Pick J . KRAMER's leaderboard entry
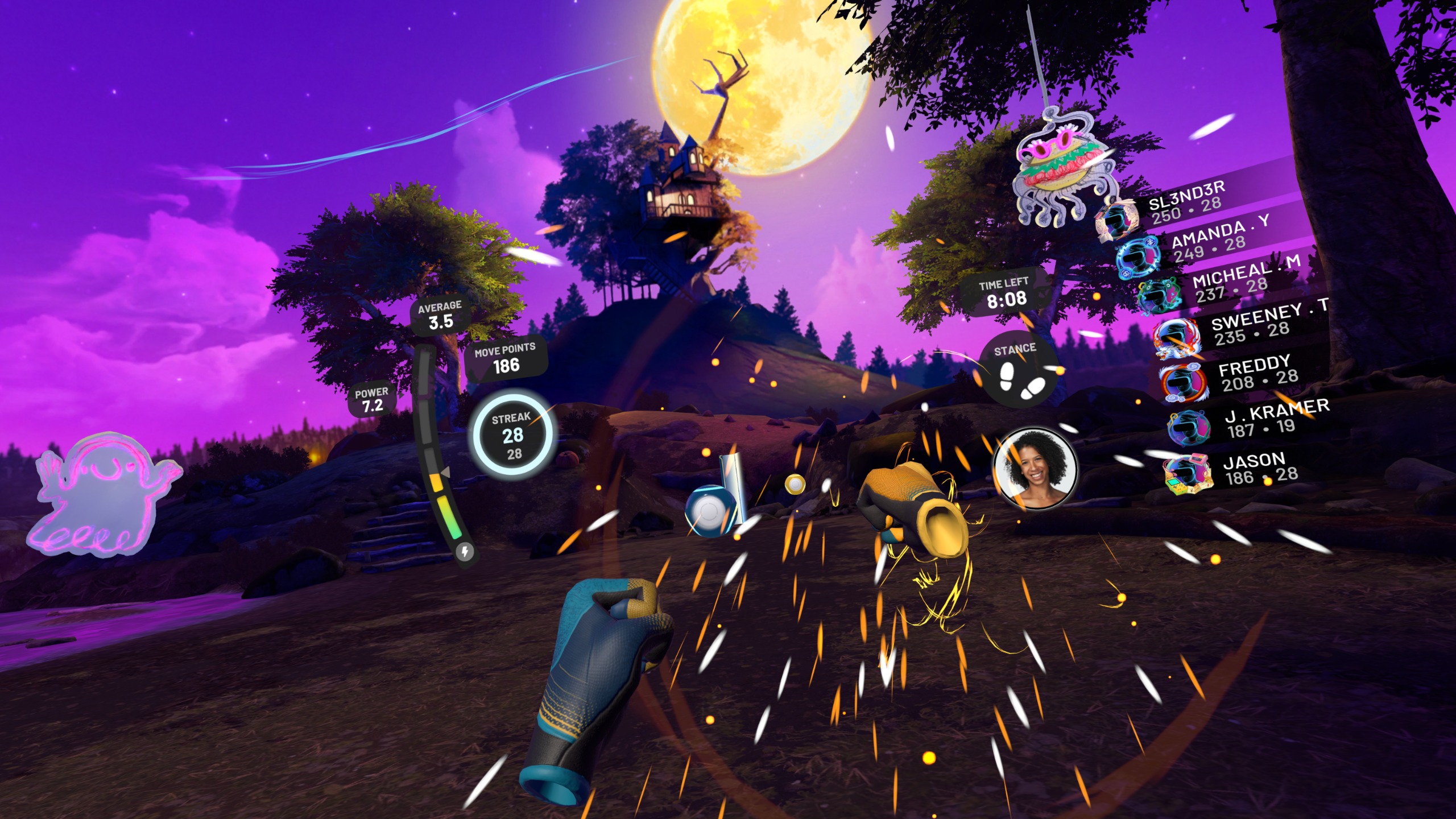Viewport: 1456px width, 819px height. click(x=1274, y=418)
